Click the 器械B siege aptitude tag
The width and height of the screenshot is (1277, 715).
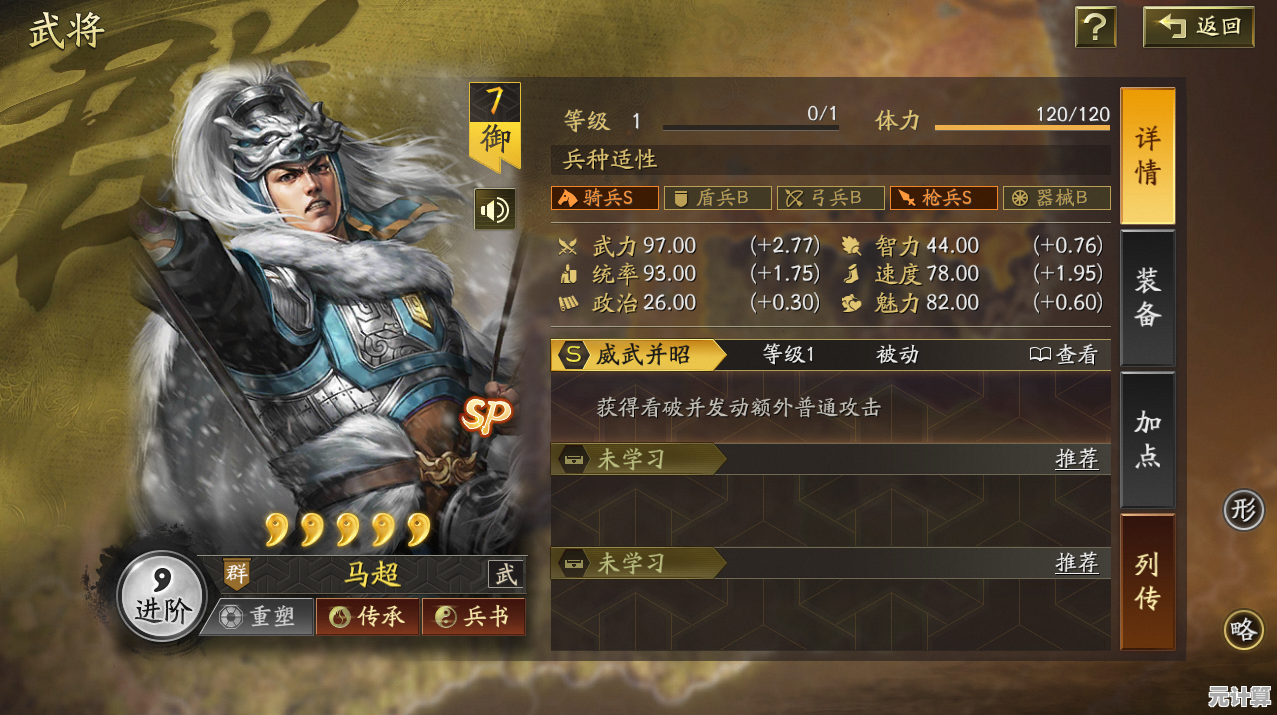pos(1056,198)
